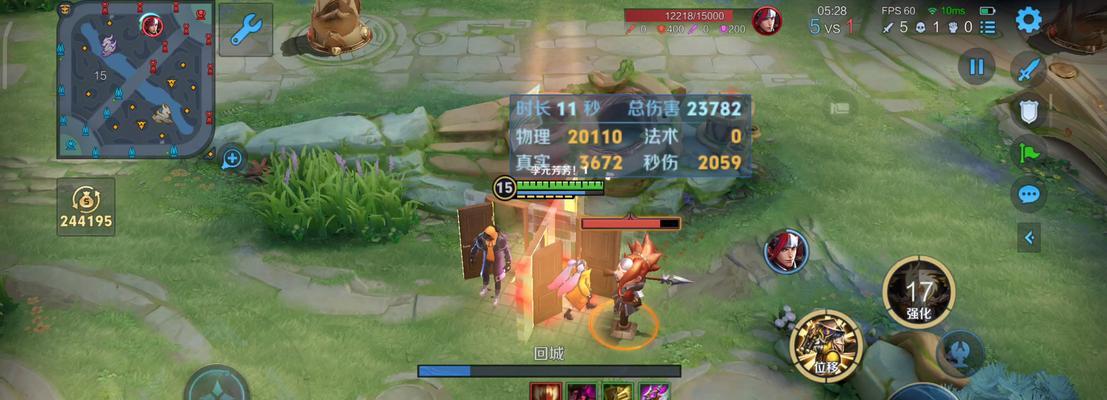Collapse the side panel with the arrow
This screenshot has height=400, width=1107.
pyautogui.click(x=1029, y=237)
